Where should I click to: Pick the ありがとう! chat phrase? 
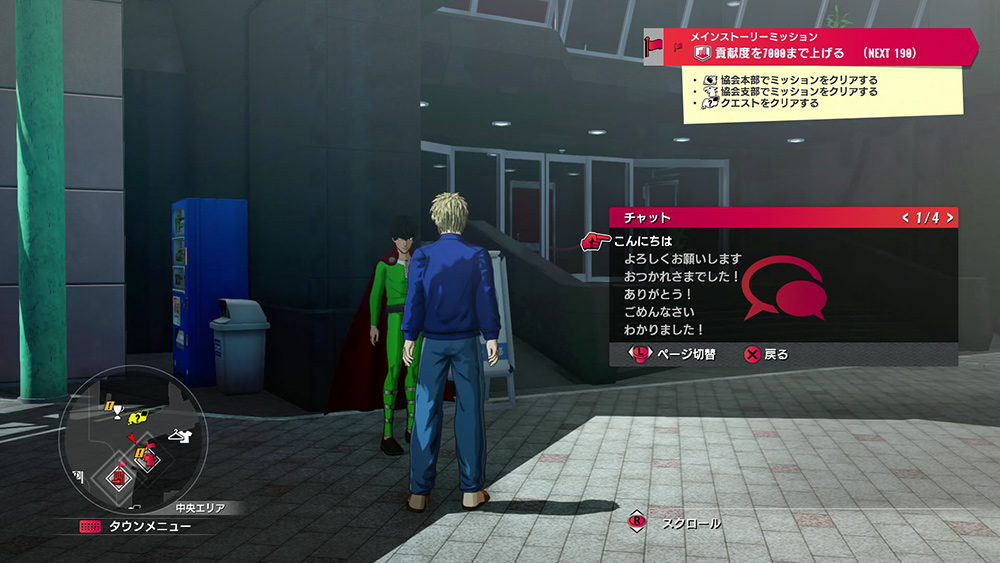coord(658,294)
